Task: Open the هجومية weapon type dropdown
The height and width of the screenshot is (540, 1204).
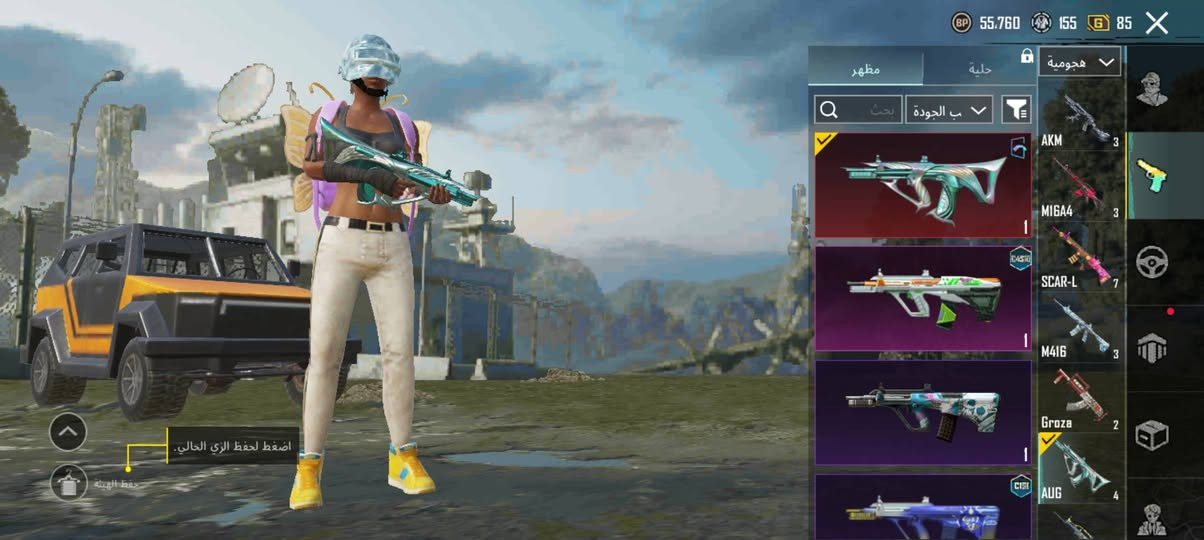Action: tap(1079, 62)
